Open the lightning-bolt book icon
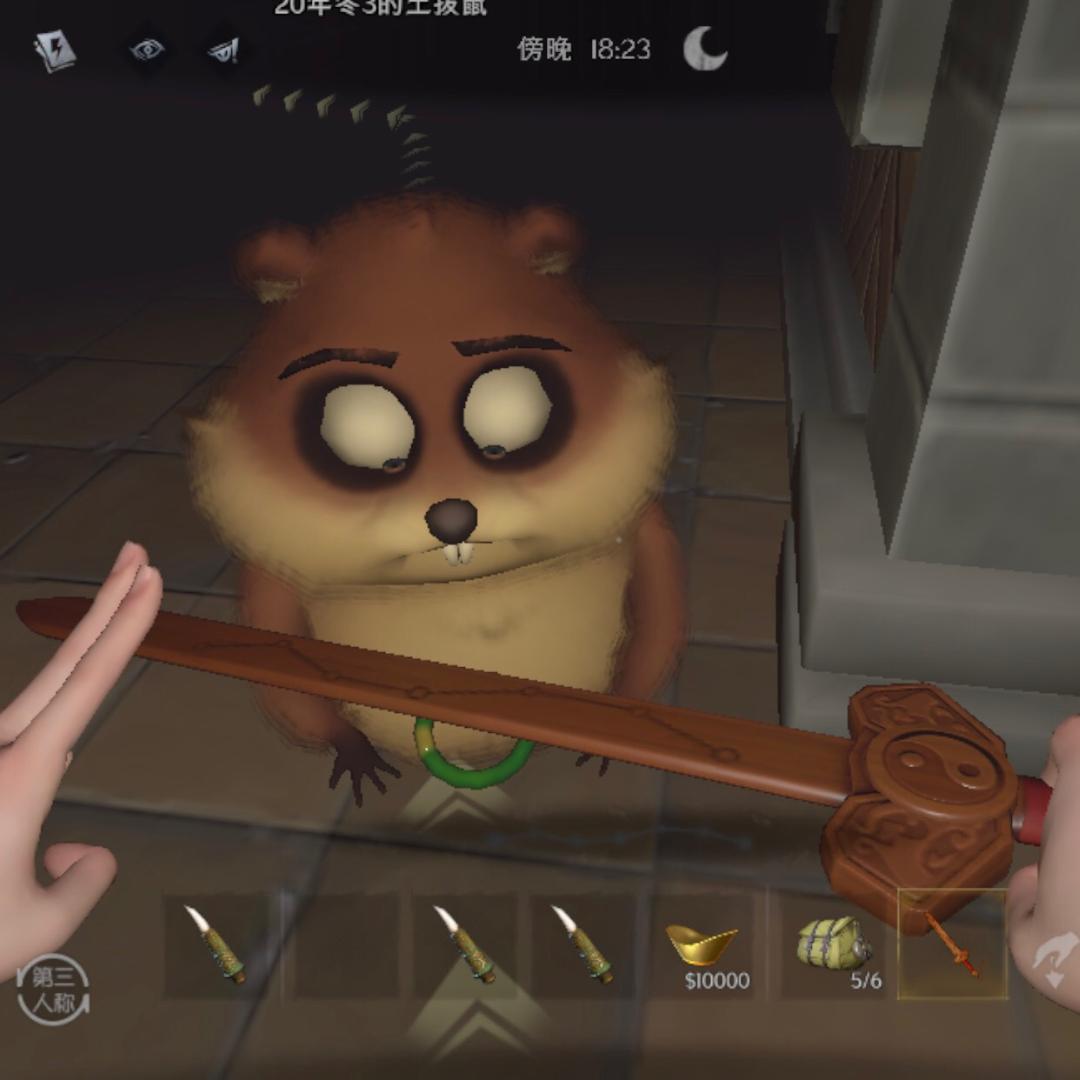 (x=55, y=52)
